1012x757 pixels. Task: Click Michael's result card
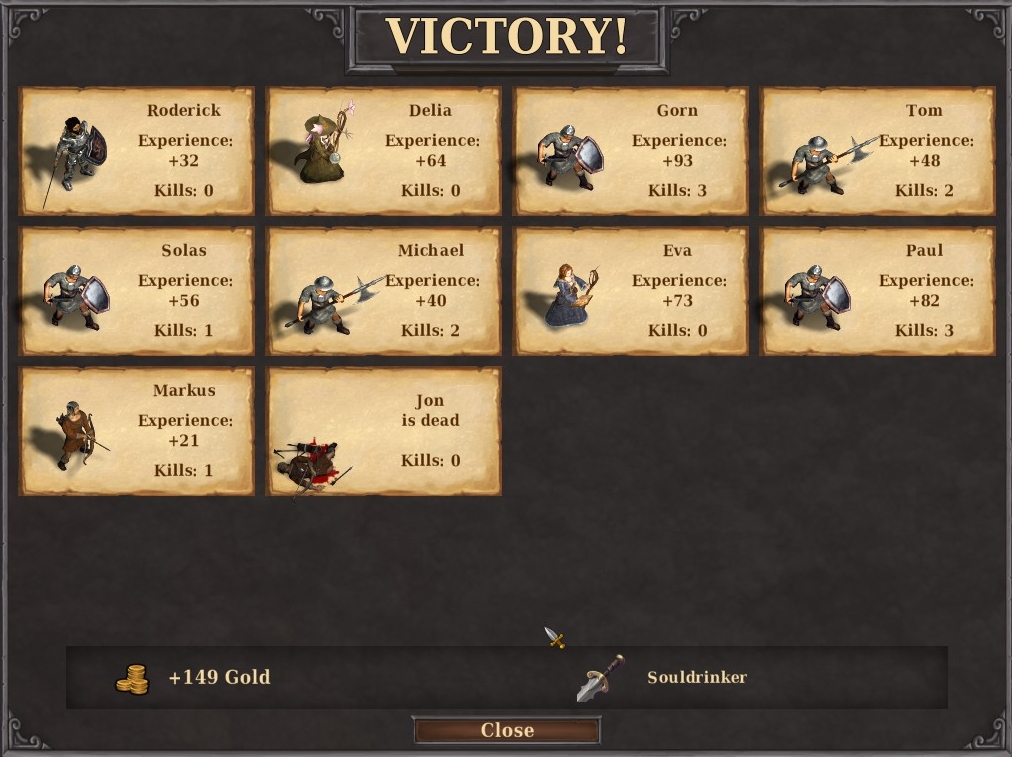[384, 291]
